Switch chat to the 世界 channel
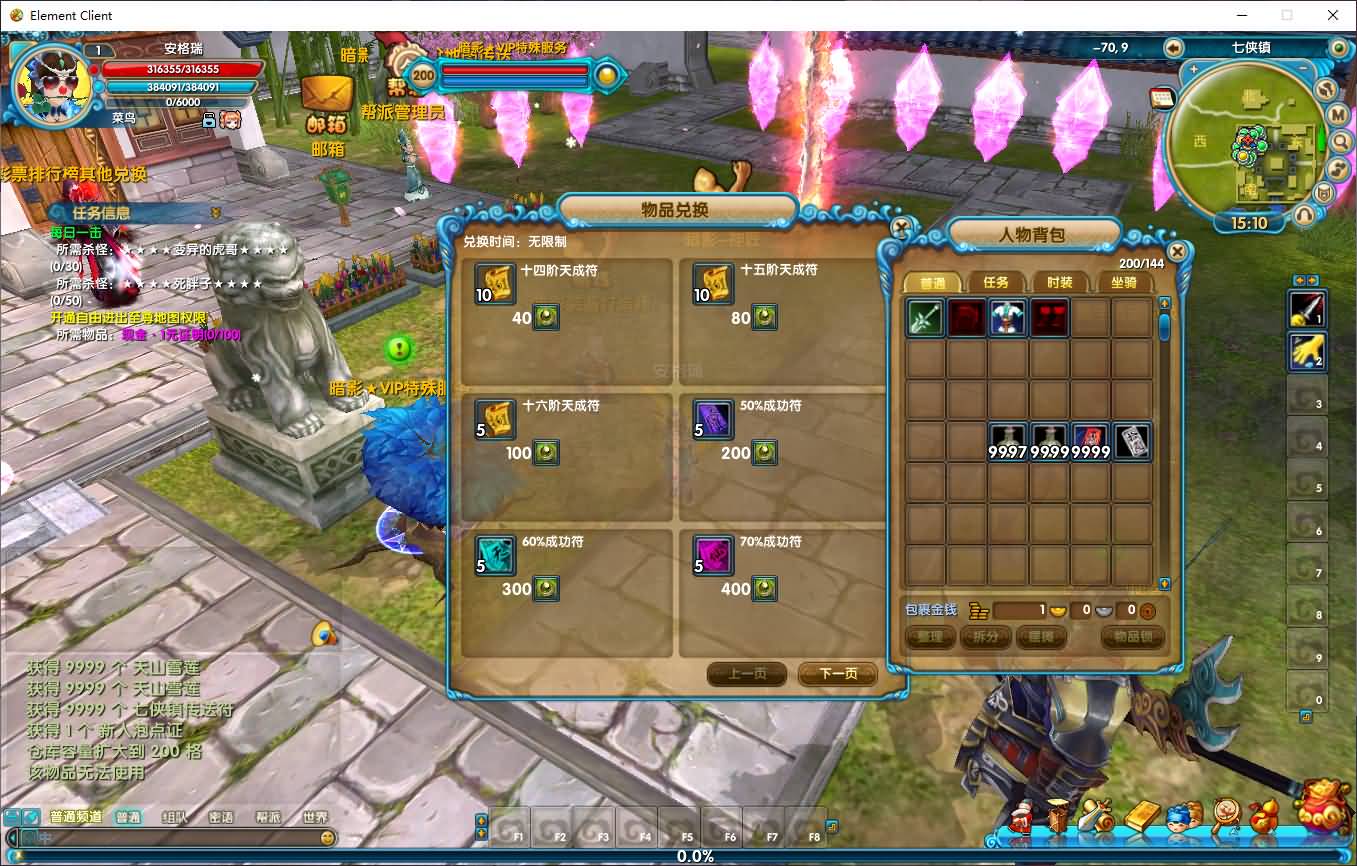Viewport: 1357px width, 866px height. [x=314, y=817]
